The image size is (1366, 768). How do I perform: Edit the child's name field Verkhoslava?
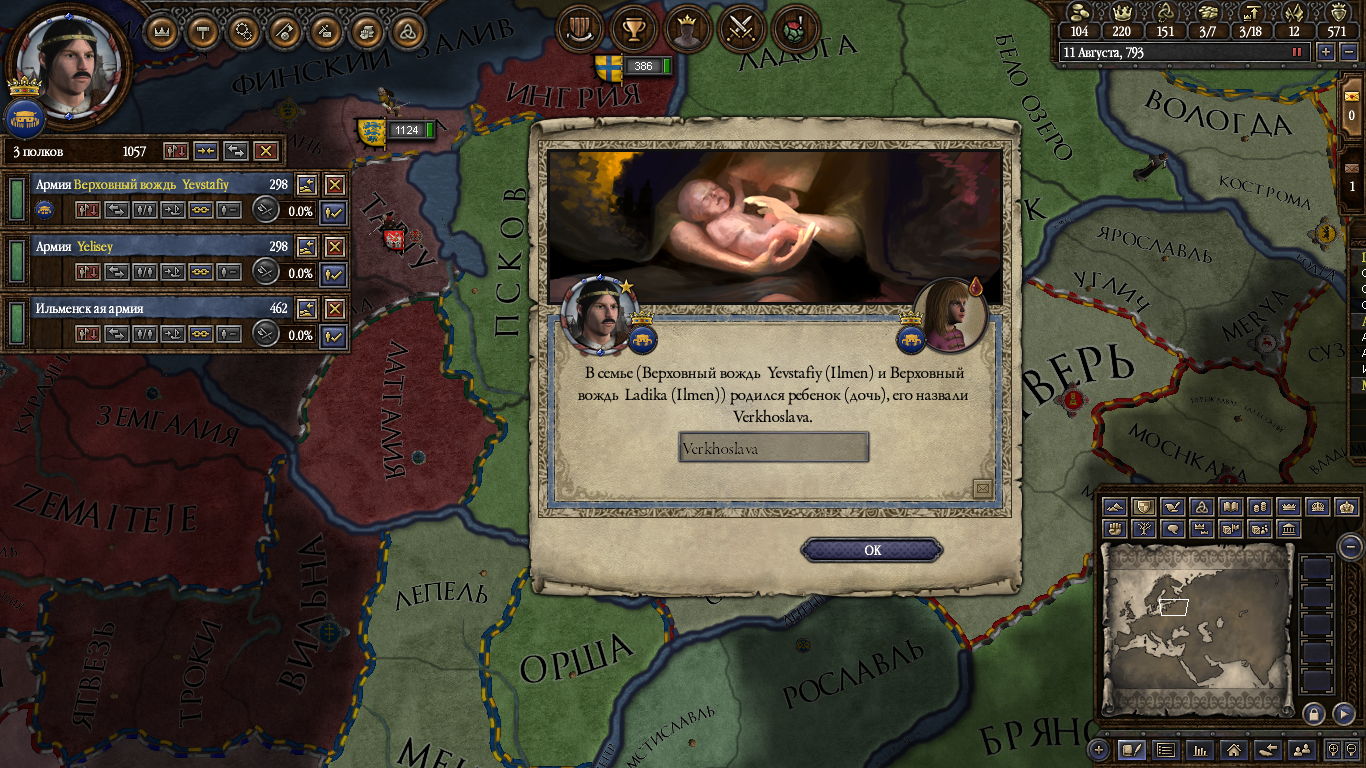coord(773,448)
